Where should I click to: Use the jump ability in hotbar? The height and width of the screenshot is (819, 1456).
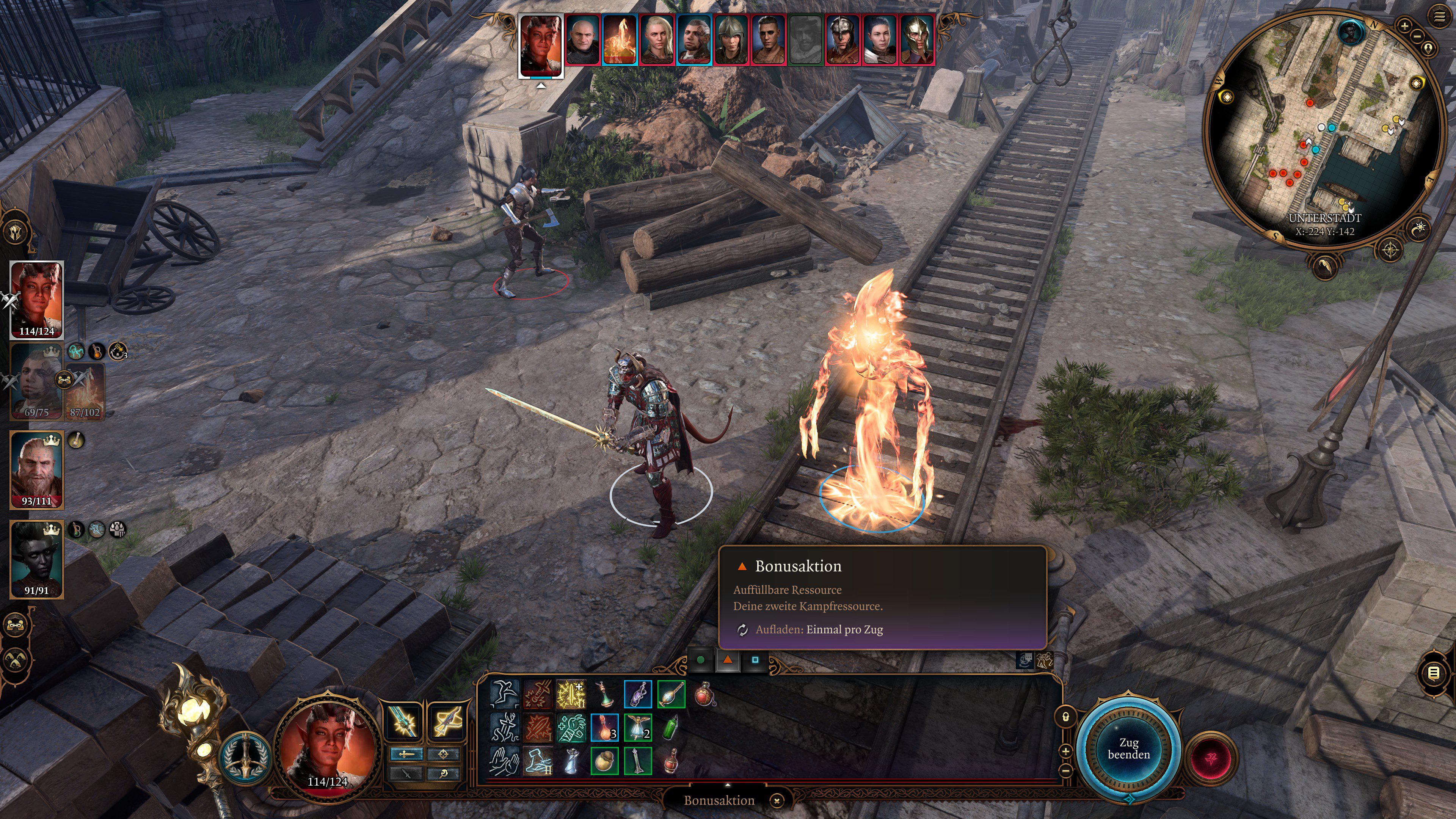pos(504,694)
